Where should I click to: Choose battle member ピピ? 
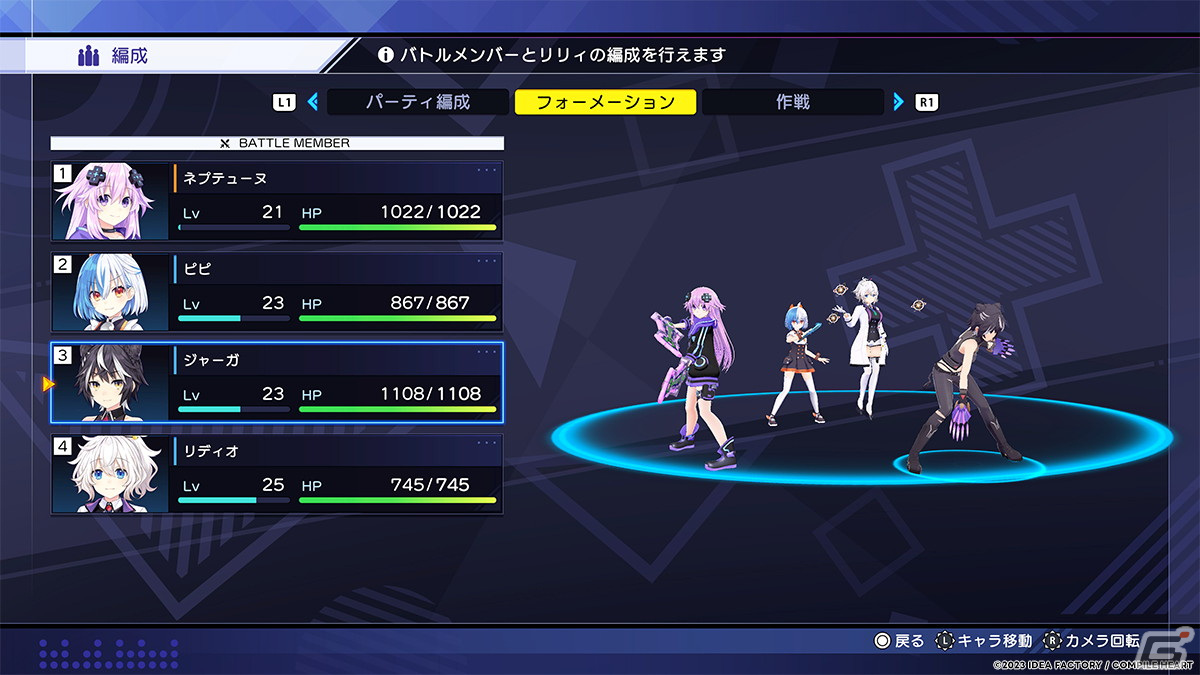tap(277, 292)
